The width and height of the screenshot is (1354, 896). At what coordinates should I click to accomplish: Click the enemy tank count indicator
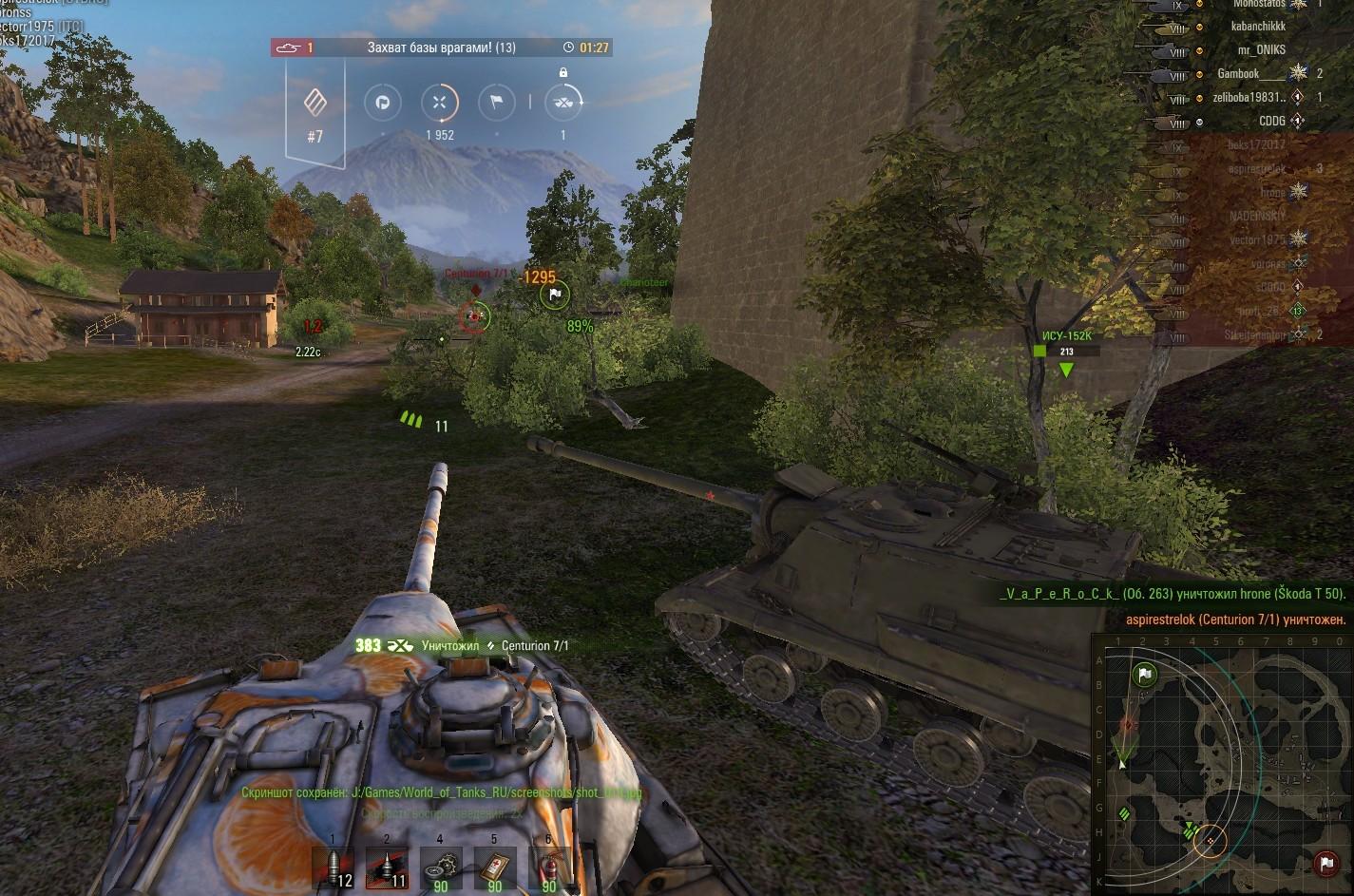coord(294,47)
